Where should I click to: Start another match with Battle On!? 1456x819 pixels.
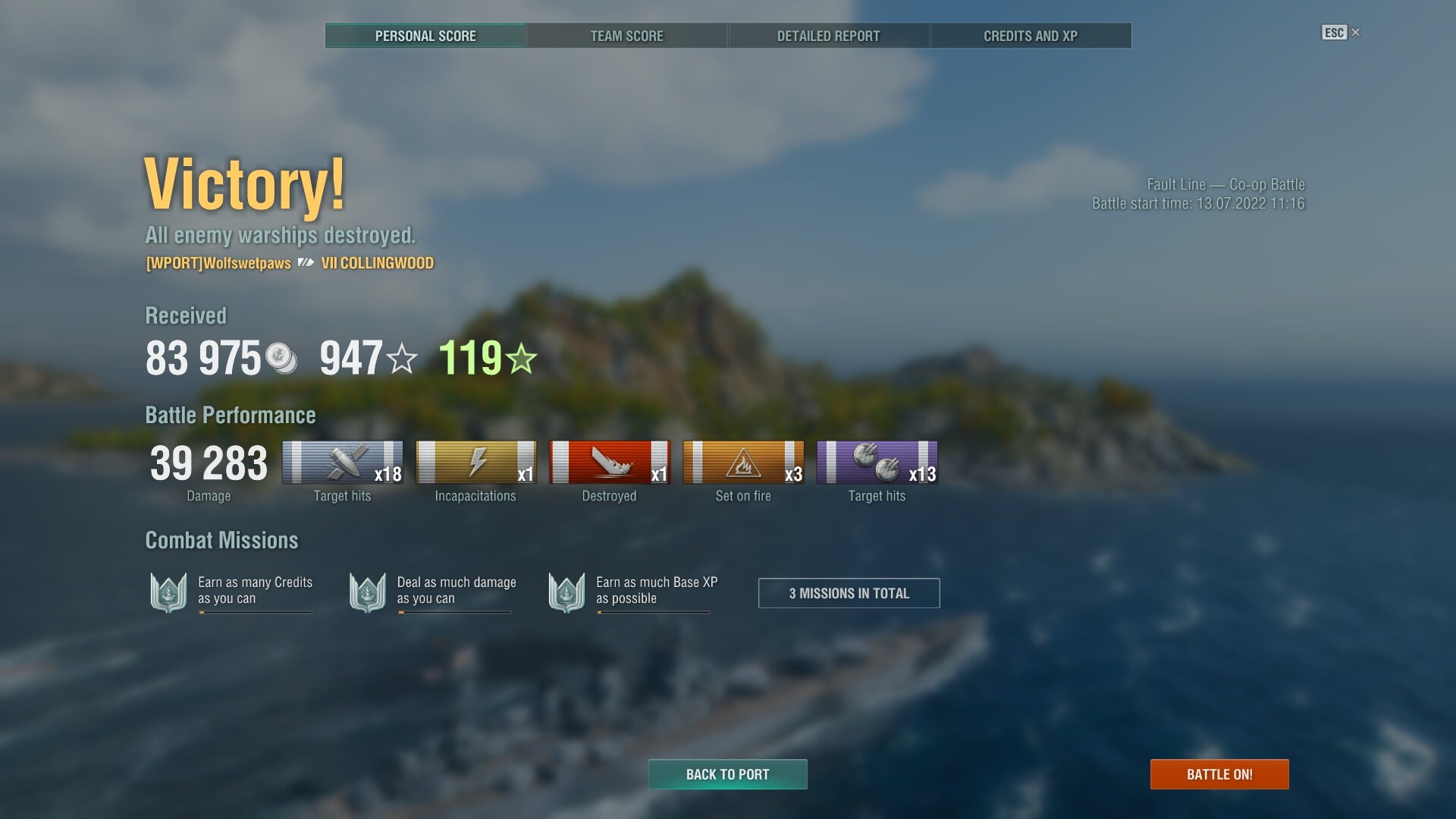pyautogui.click(x=1219, y=774)
